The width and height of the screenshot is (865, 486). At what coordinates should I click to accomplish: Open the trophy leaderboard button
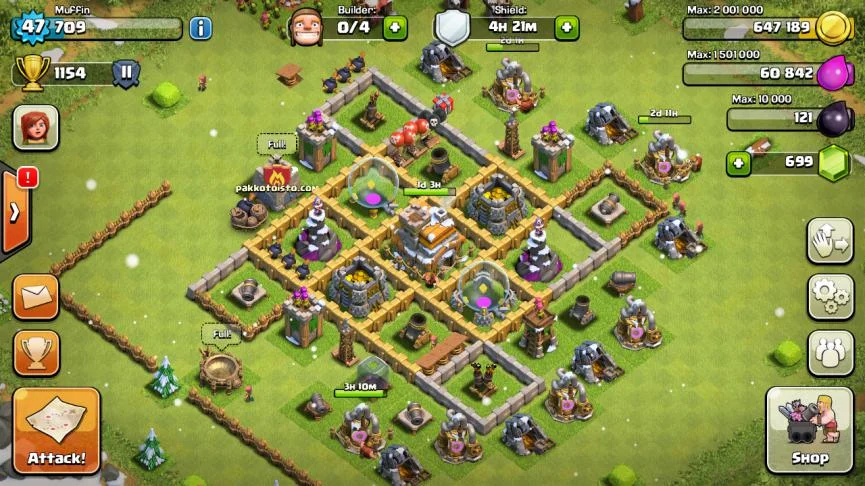click(36, 352)
